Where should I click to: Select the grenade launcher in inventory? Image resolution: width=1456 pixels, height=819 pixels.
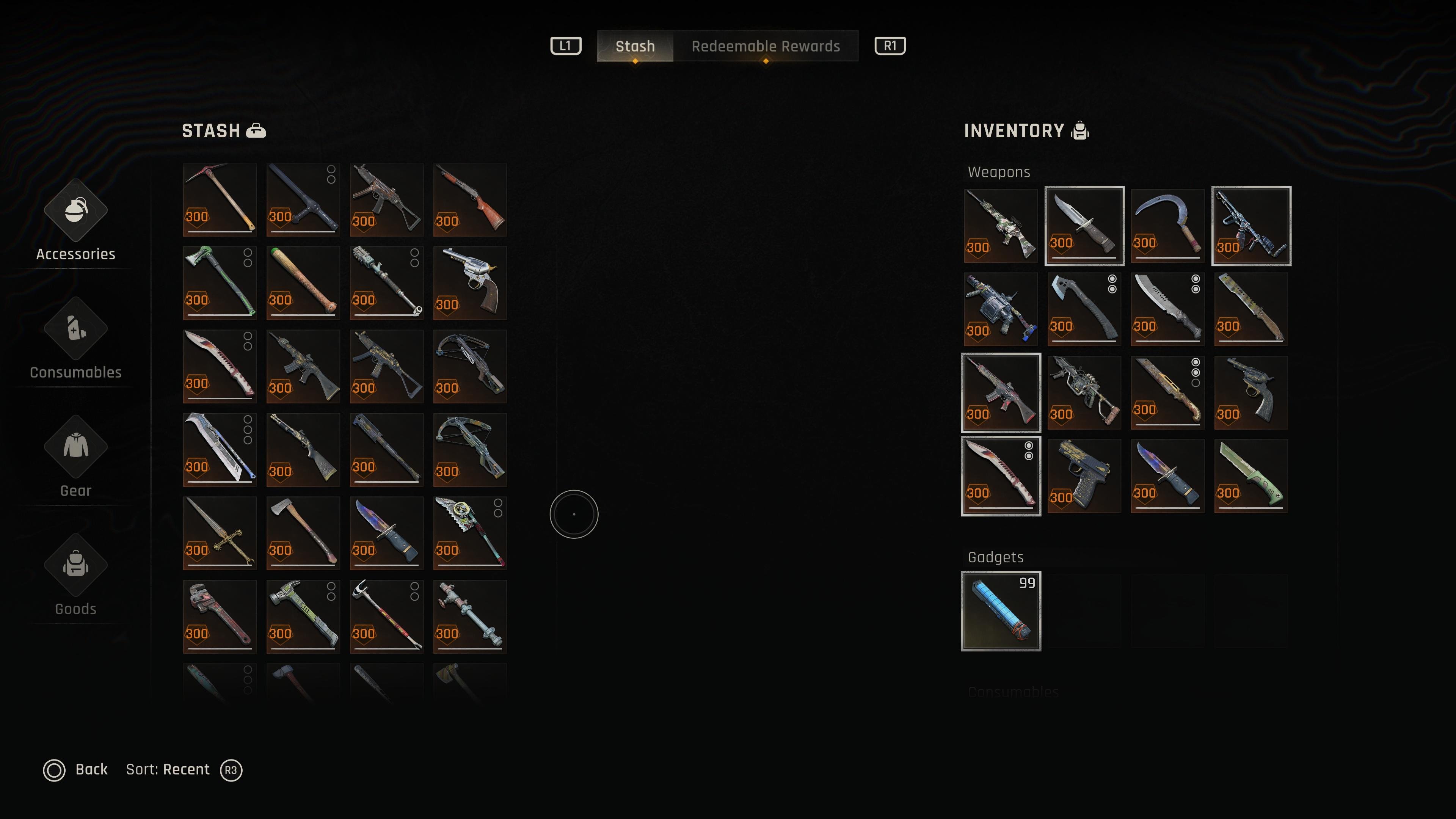coord(1001,309)
